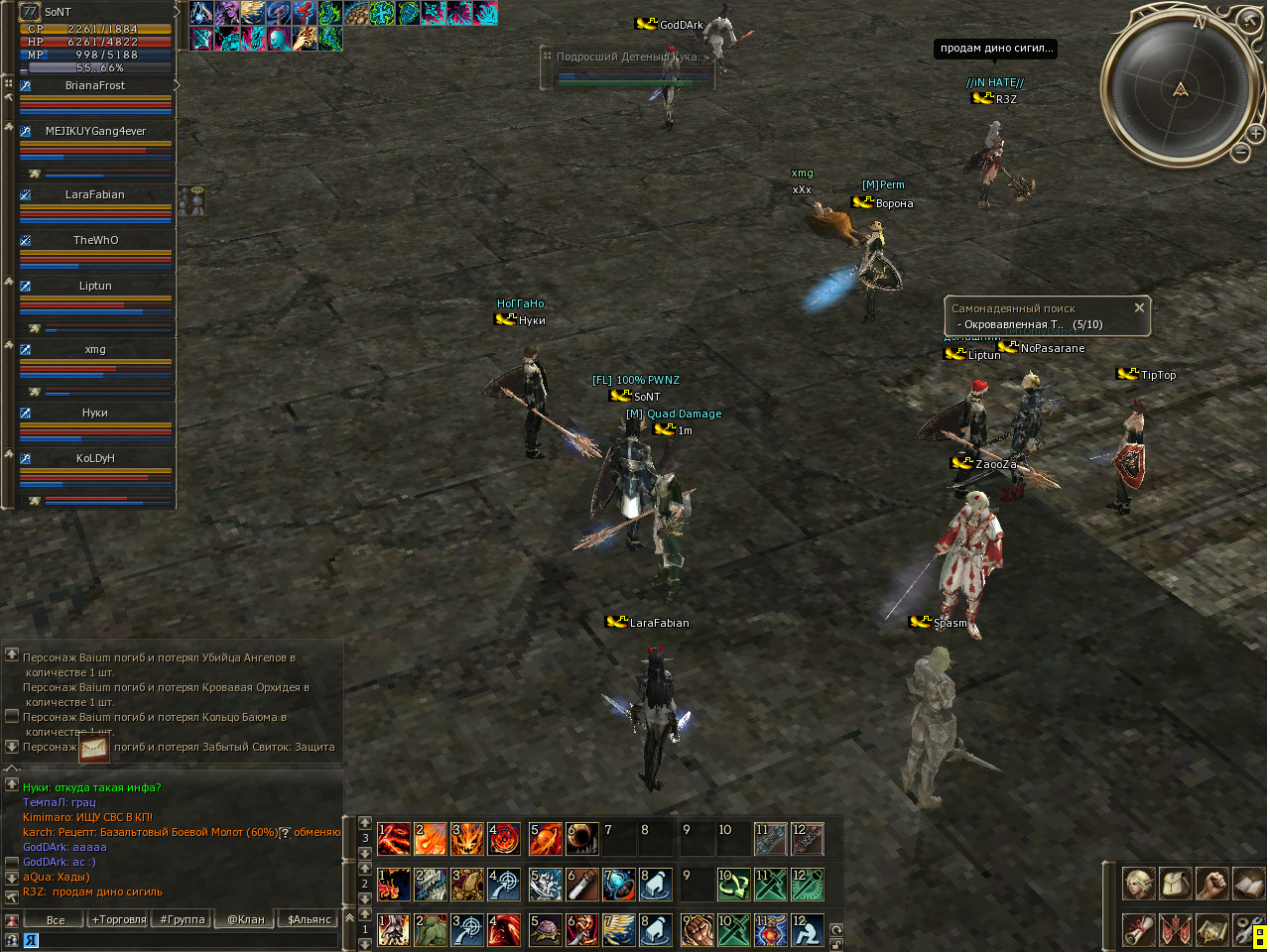Open the actions fist icon
Viewport: 1270px width, 952px height.
pos(1211,883)
